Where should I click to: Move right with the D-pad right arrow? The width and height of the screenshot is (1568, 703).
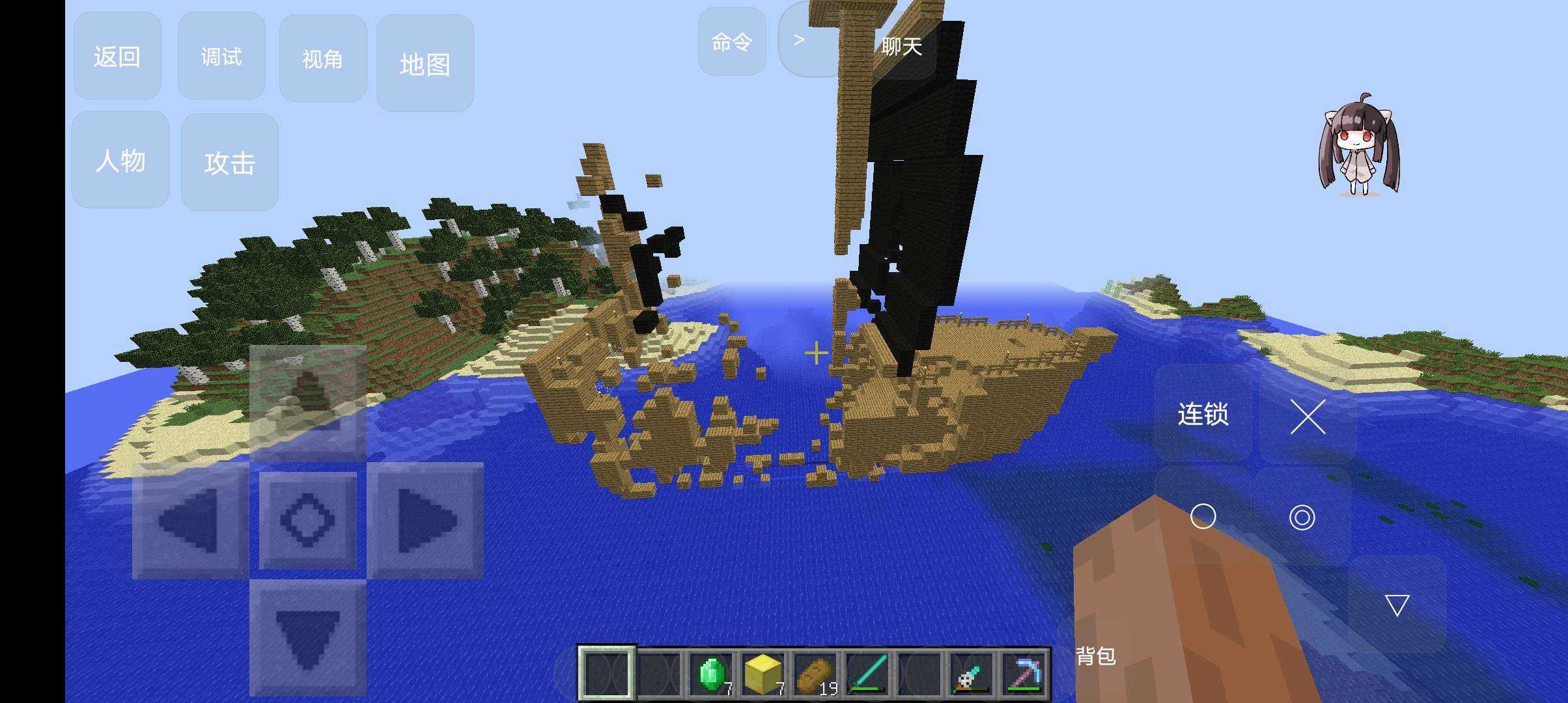pyautogui.click(x=425, y=521)
